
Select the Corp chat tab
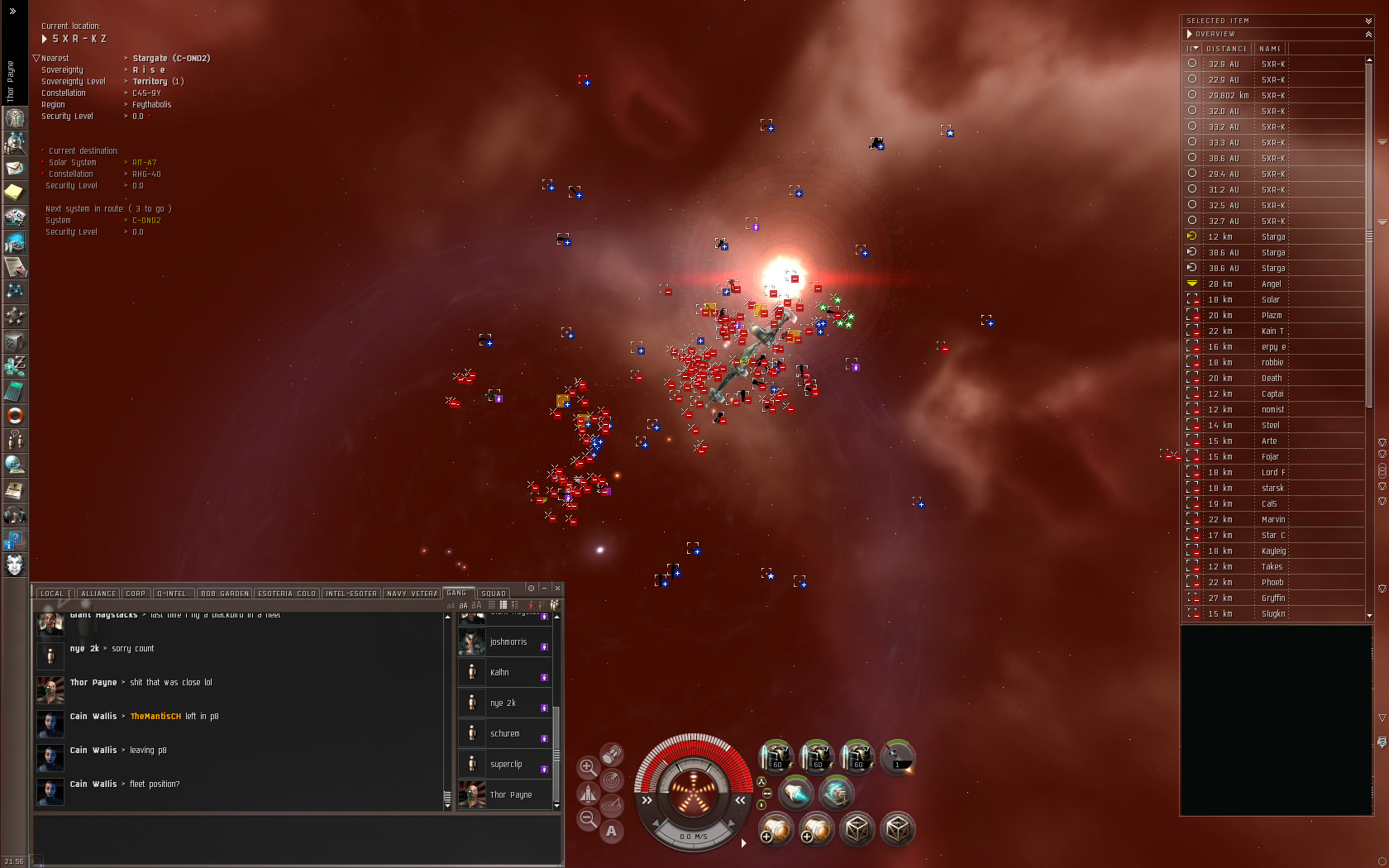136,594
